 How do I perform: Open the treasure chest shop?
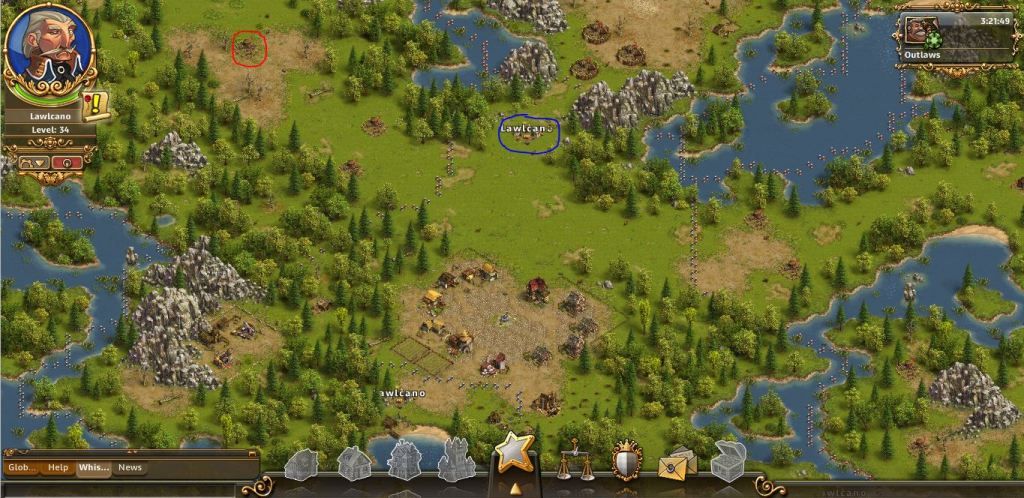click(729, 460)
